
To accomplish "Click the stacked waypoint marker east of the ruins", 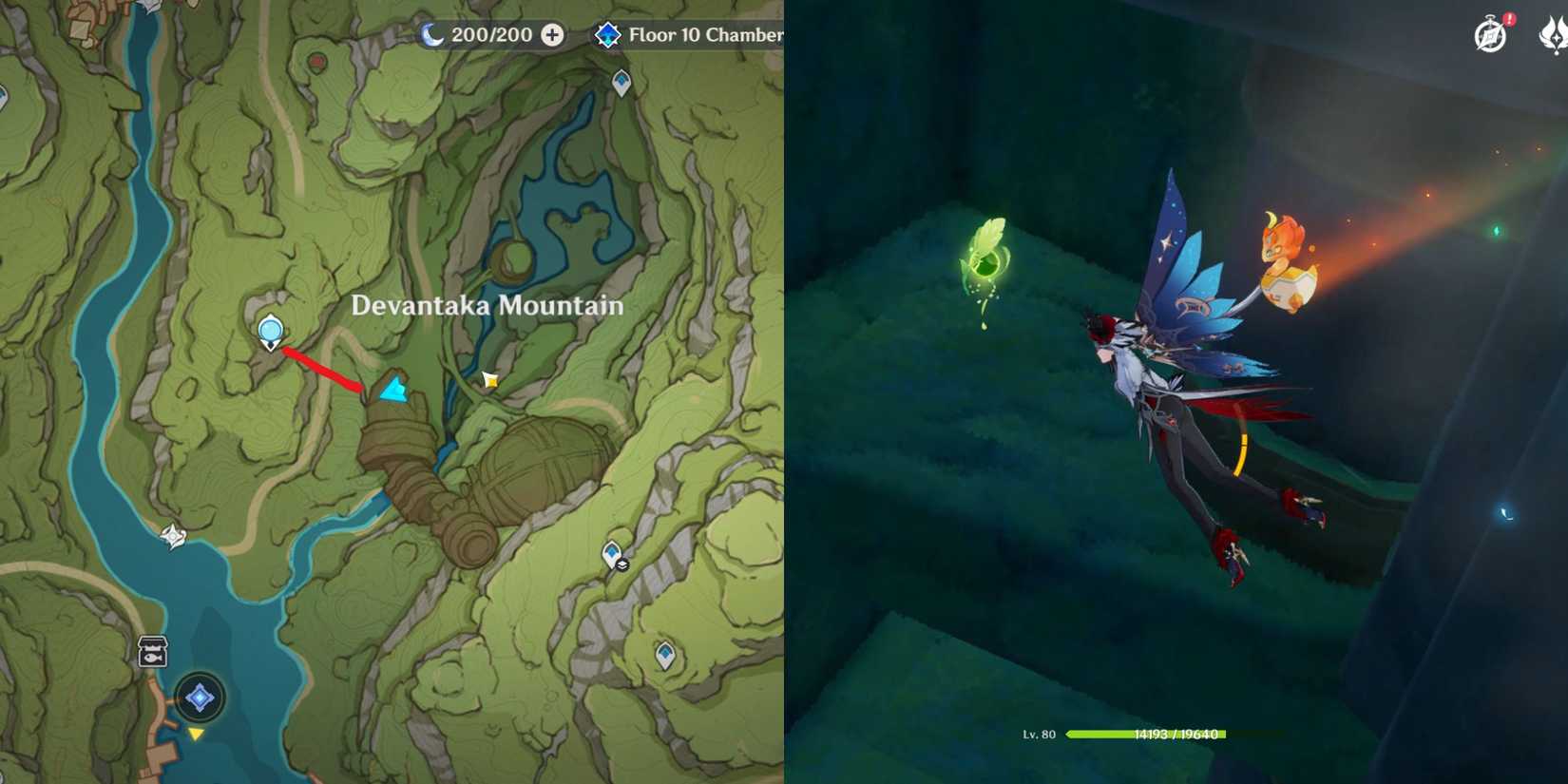I will pos(612,555).
